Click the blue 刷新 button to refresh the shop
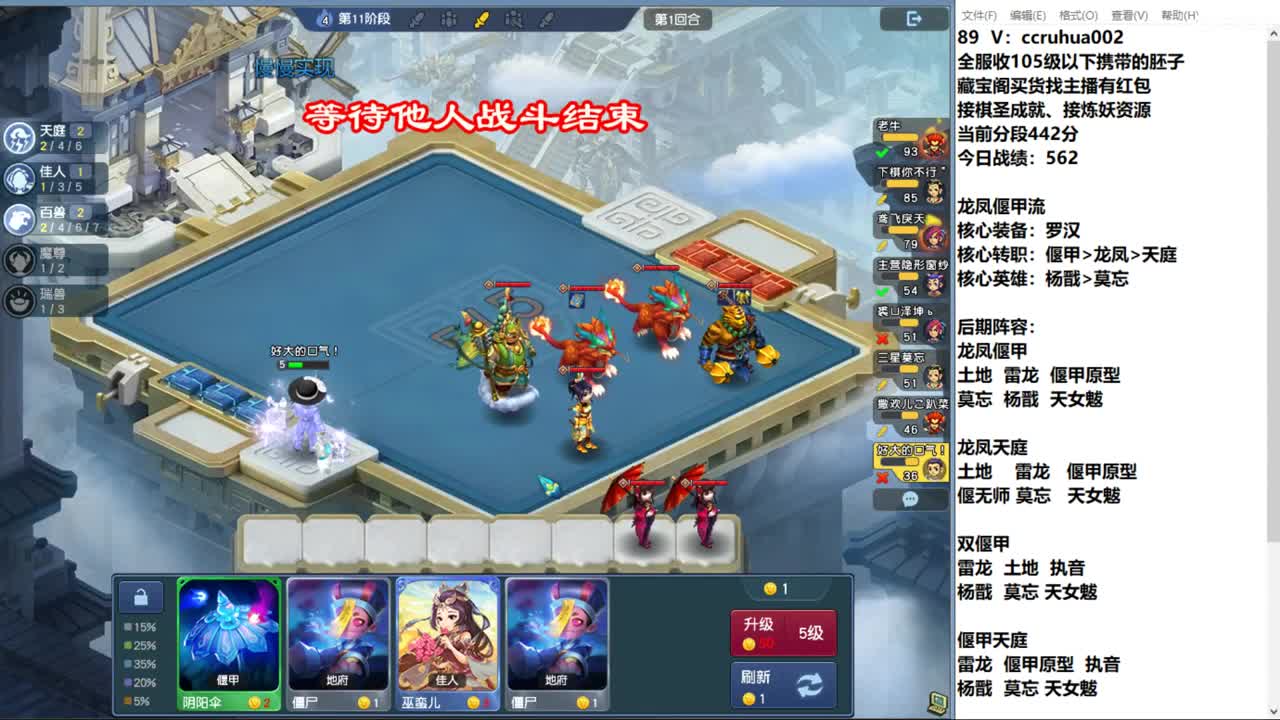Image resolution: width=1280 pixels, height=720 pixels. (783, 686)
